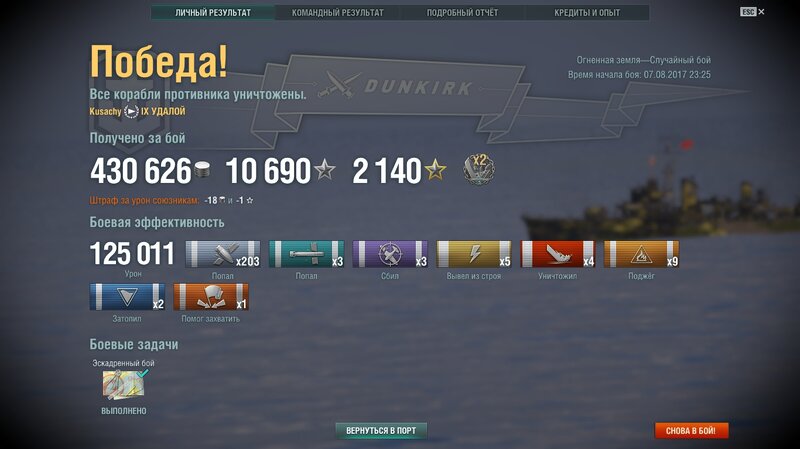This screenshot has height=449, width=800.
Task: Select the Поджёг fires set ribbon
Action: tap(642, 254)
